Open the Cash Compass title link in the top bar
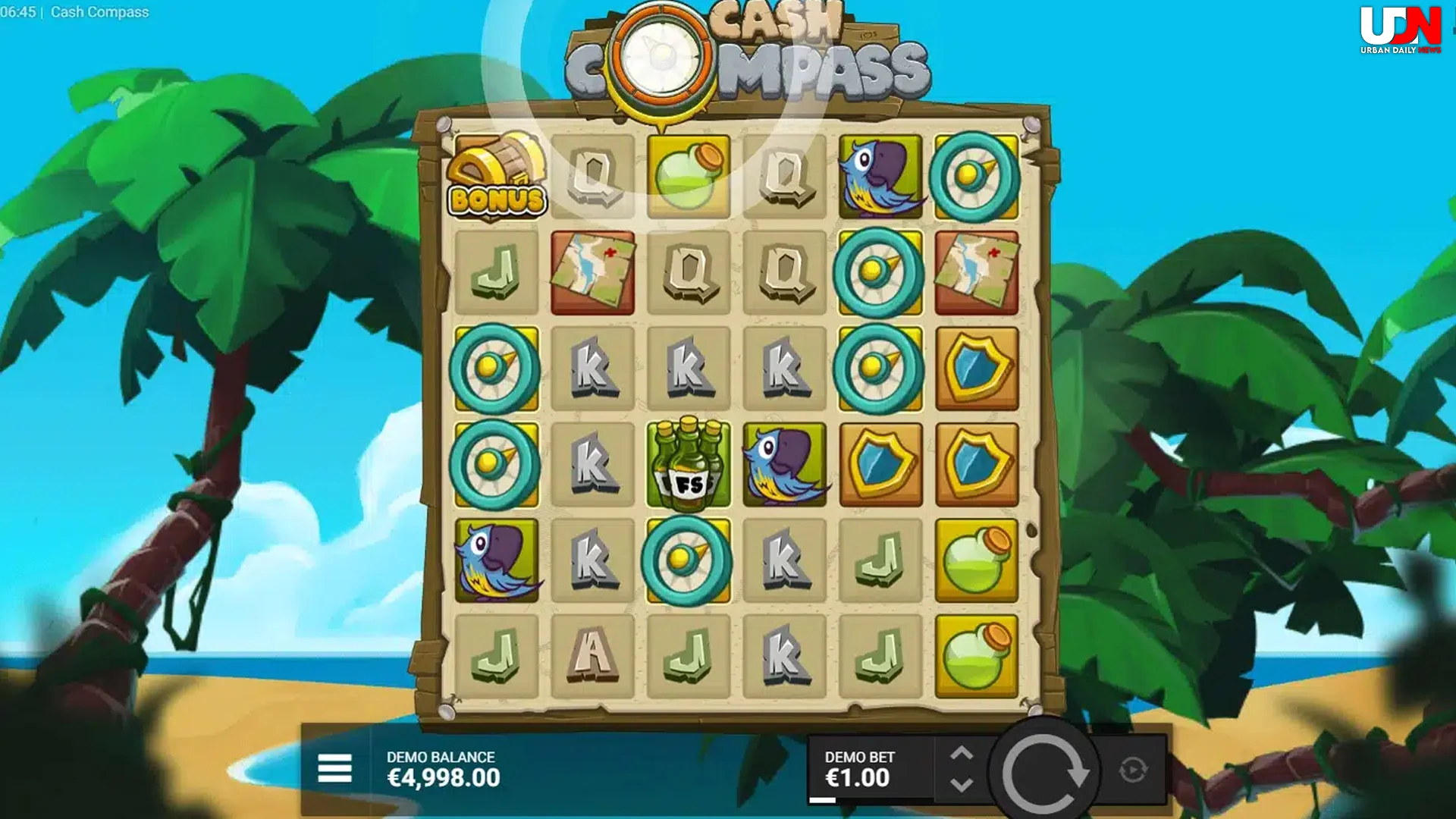Viewport: 1456px width, 819px height. tap(99, 12)
